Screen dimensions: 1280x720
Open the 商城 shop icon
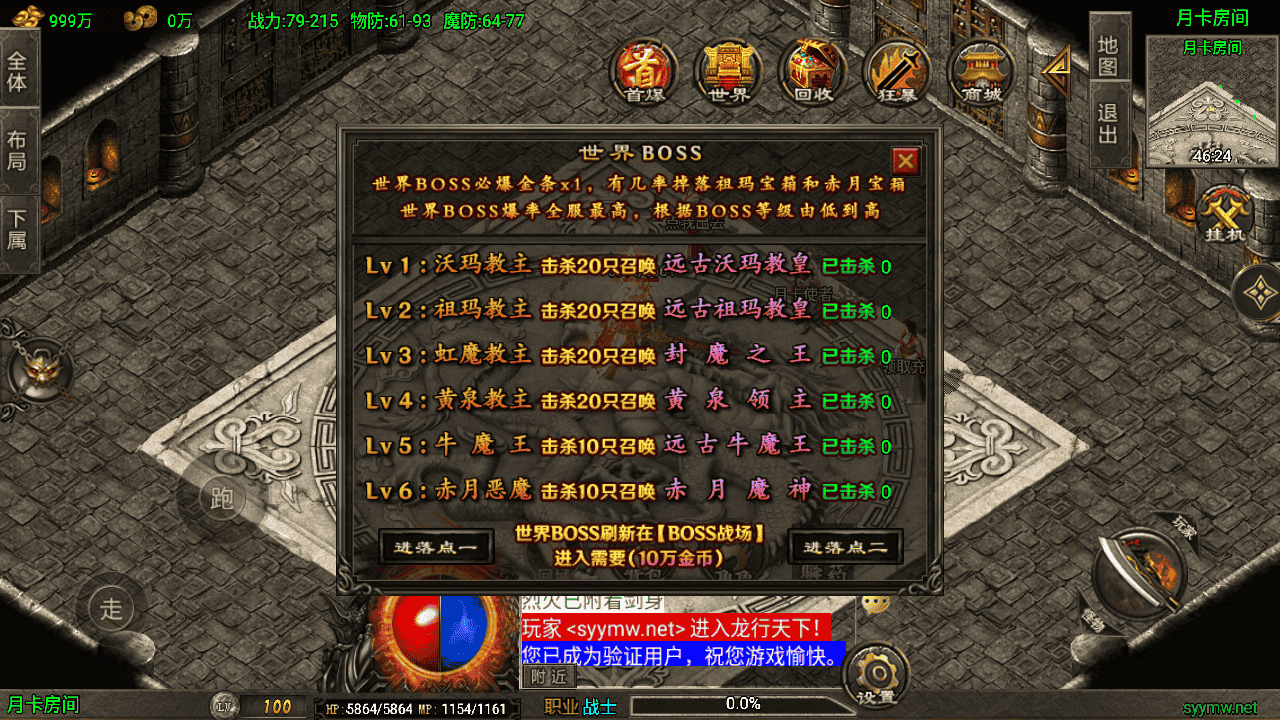click(x=980, y=70)
